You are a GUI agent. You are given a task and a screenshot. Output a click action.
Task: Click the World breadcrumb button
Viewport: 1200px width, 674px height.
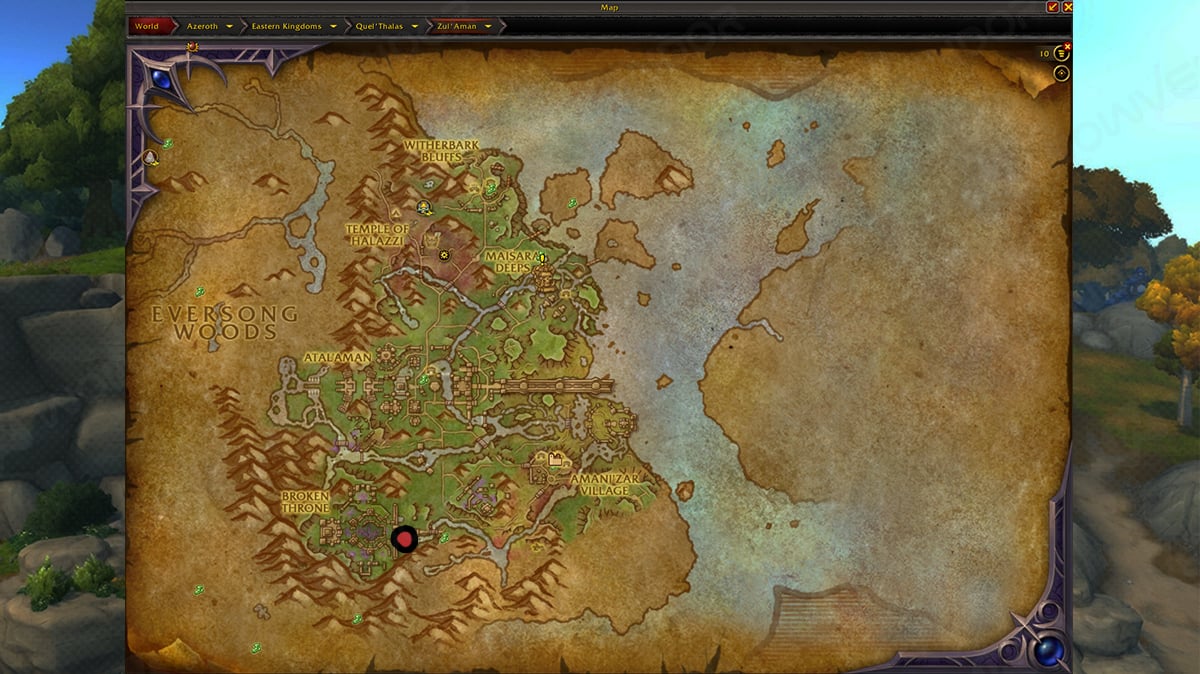(147, 26)
